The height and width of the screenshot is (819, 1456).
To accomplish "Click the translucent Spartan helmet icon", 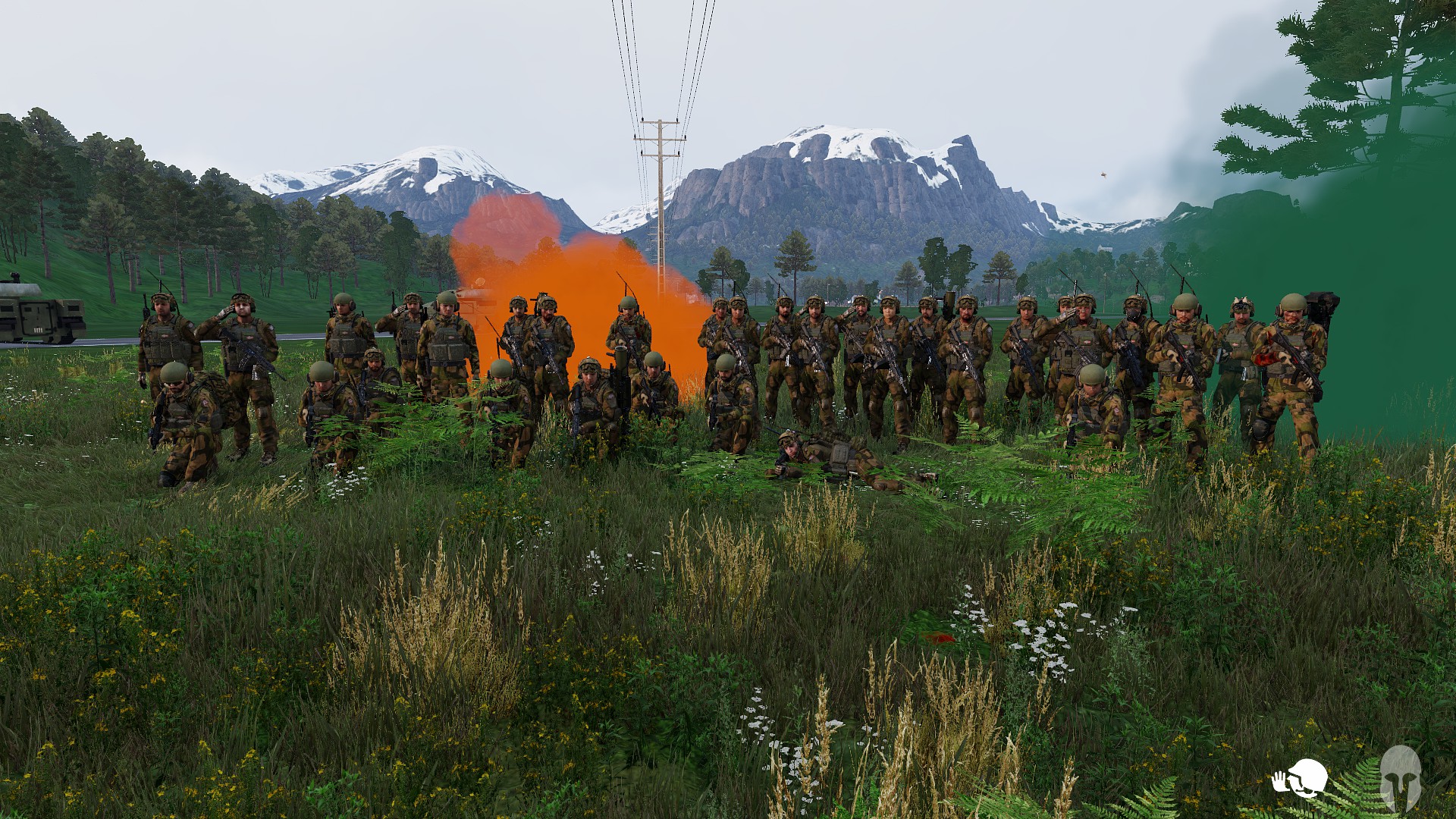I will coord(1399,777).
